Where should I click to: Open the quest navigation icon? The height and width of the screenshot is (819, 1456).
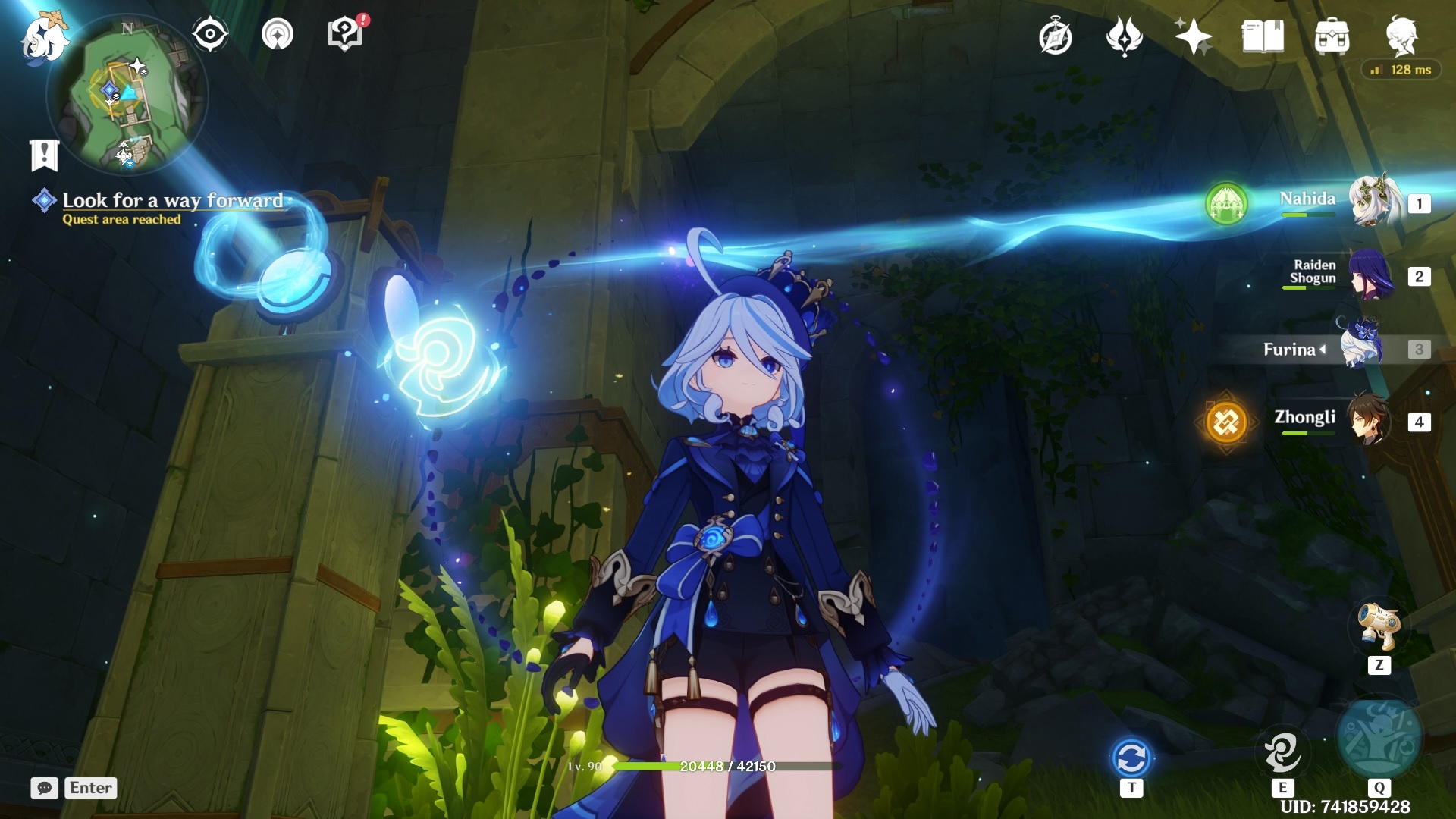tap(278, 34)
